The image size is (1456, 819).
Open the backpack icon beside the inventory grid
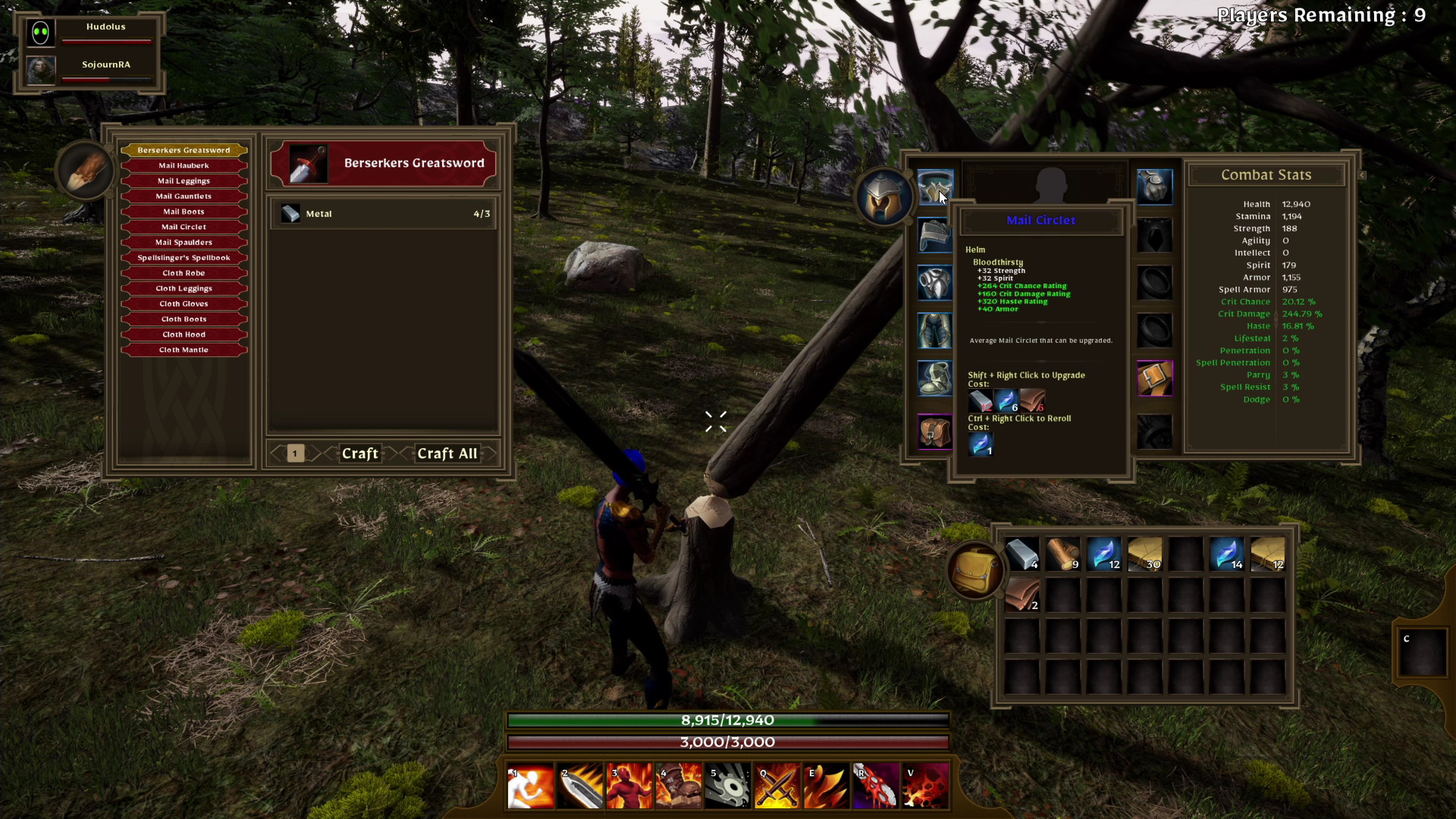[976, 571]
